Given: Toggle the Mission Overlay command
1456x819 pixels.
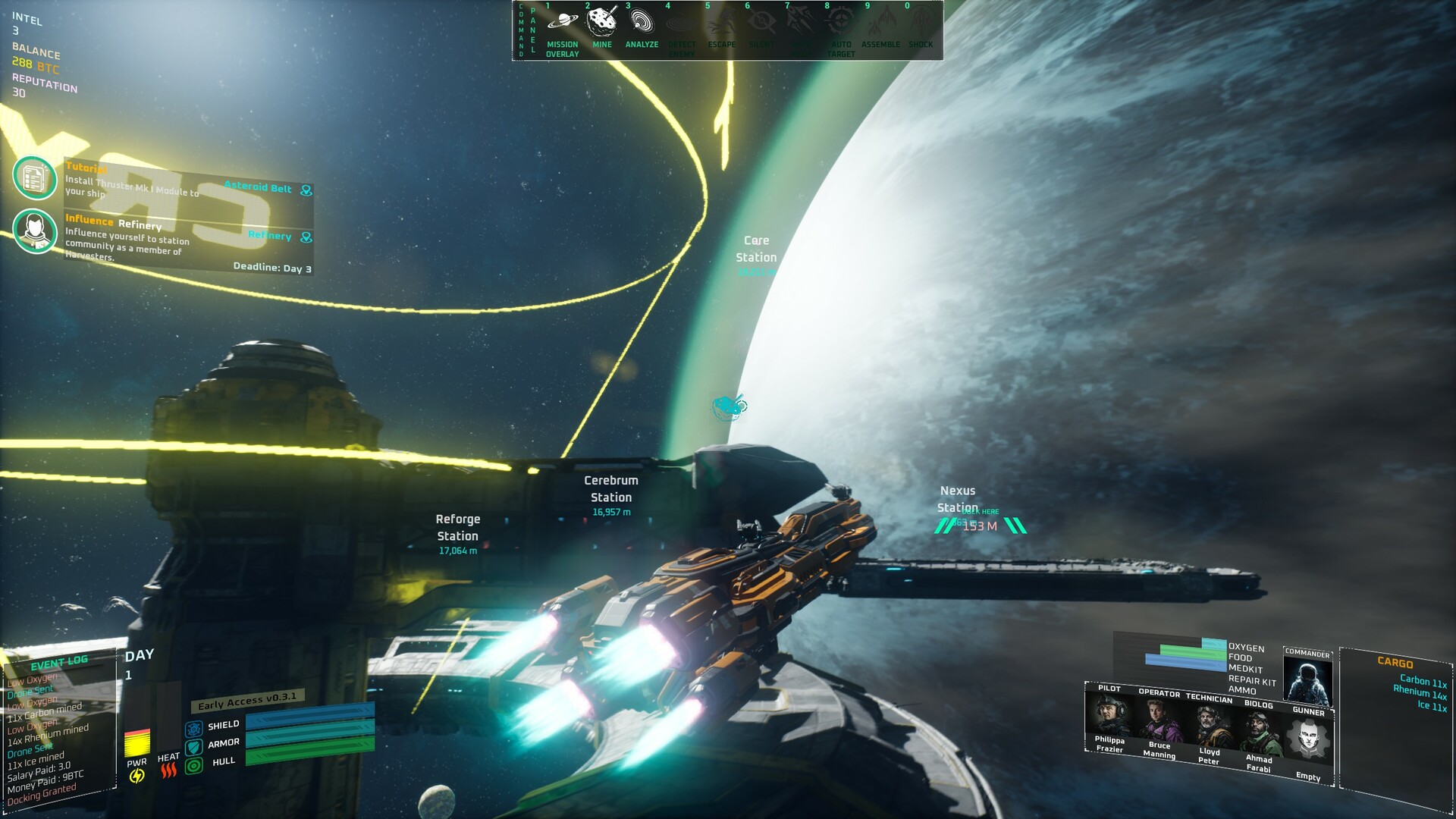Looking at the screenshot, I should [x=562, y=23].
